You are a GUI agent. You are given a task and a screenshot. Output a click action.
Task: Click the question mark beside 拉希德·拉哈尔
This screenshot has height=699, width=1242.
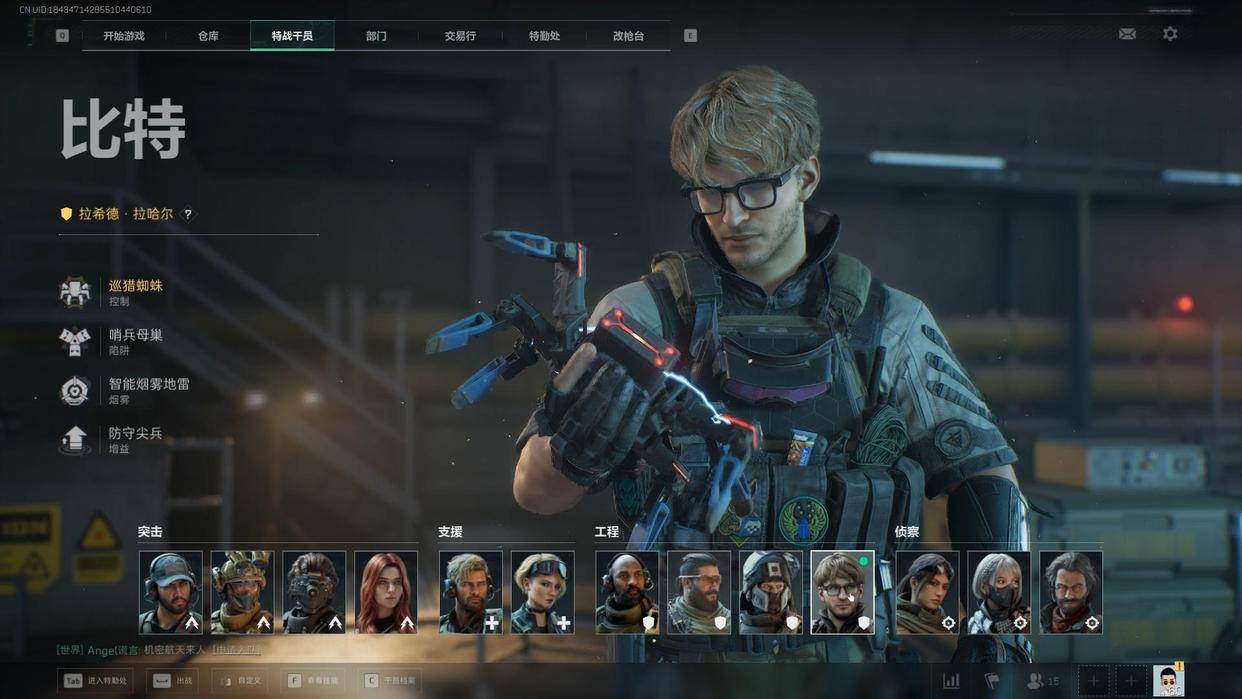pos(187,214)
